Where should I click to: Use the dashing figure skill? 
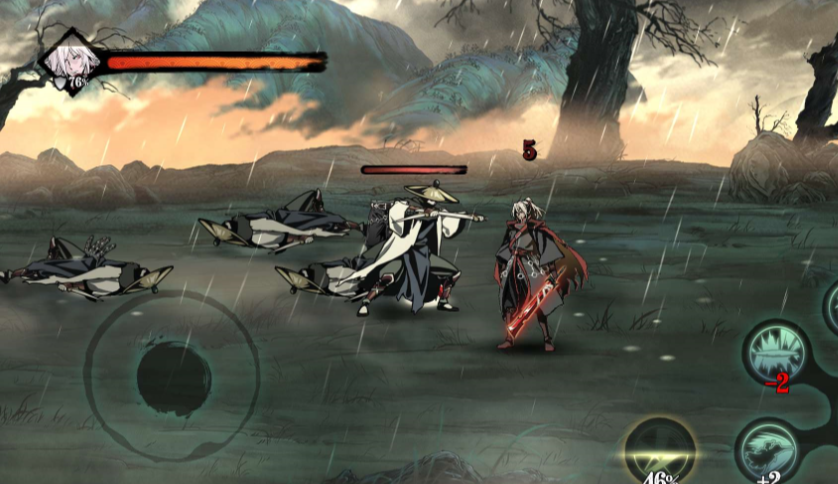[x=767, y=451]
